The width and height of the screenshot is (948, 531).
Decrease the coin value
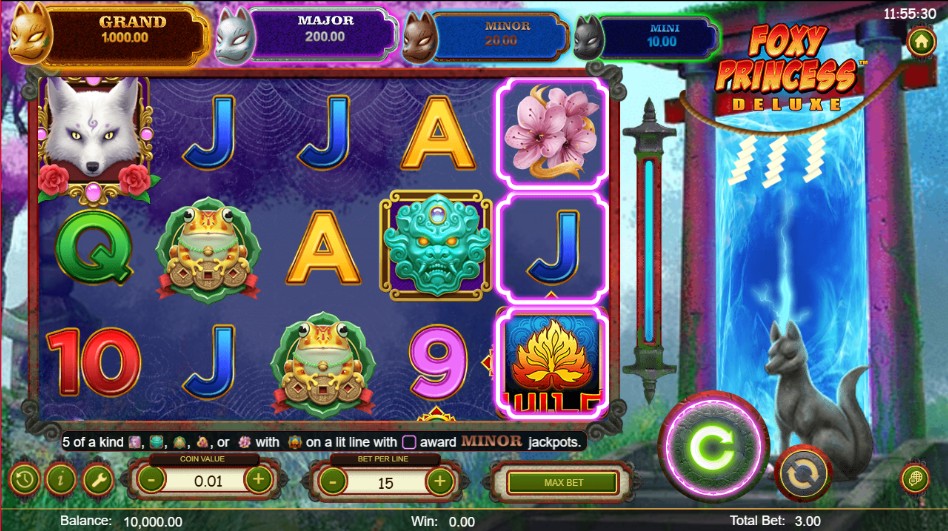(x=149, y=480)
